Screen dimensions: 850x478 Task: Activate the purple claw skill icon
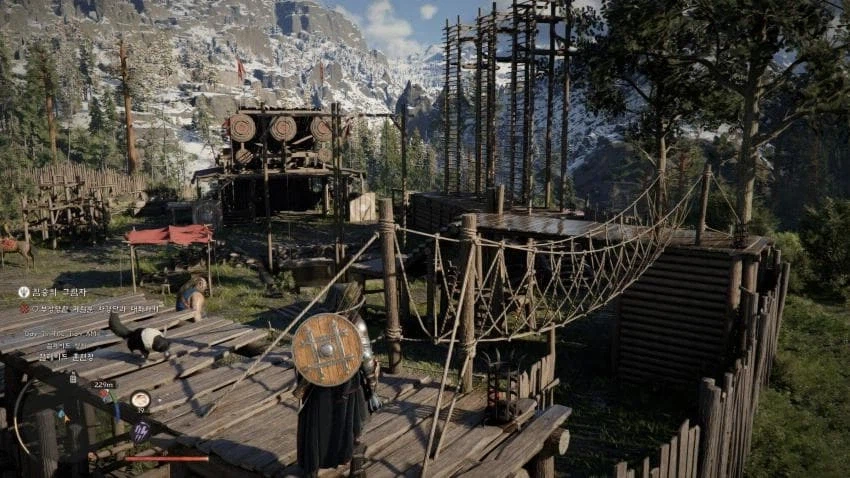(140, 431)
